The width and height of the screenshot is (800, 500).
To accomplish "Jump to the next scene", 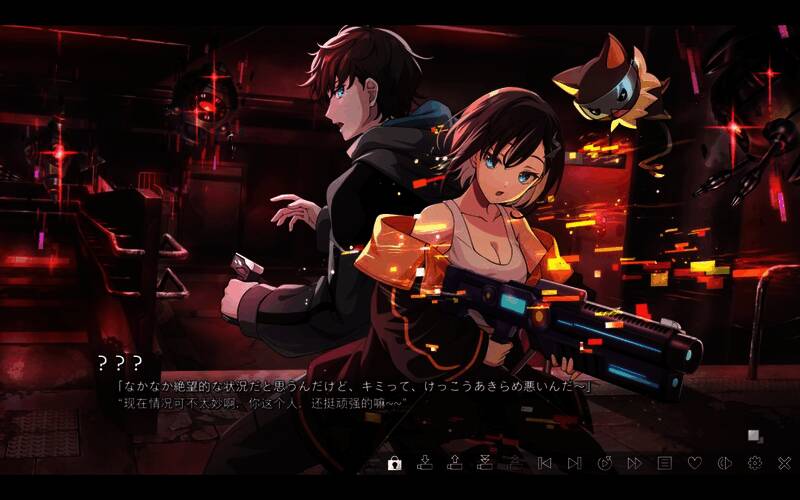I will tap(574, 463).
